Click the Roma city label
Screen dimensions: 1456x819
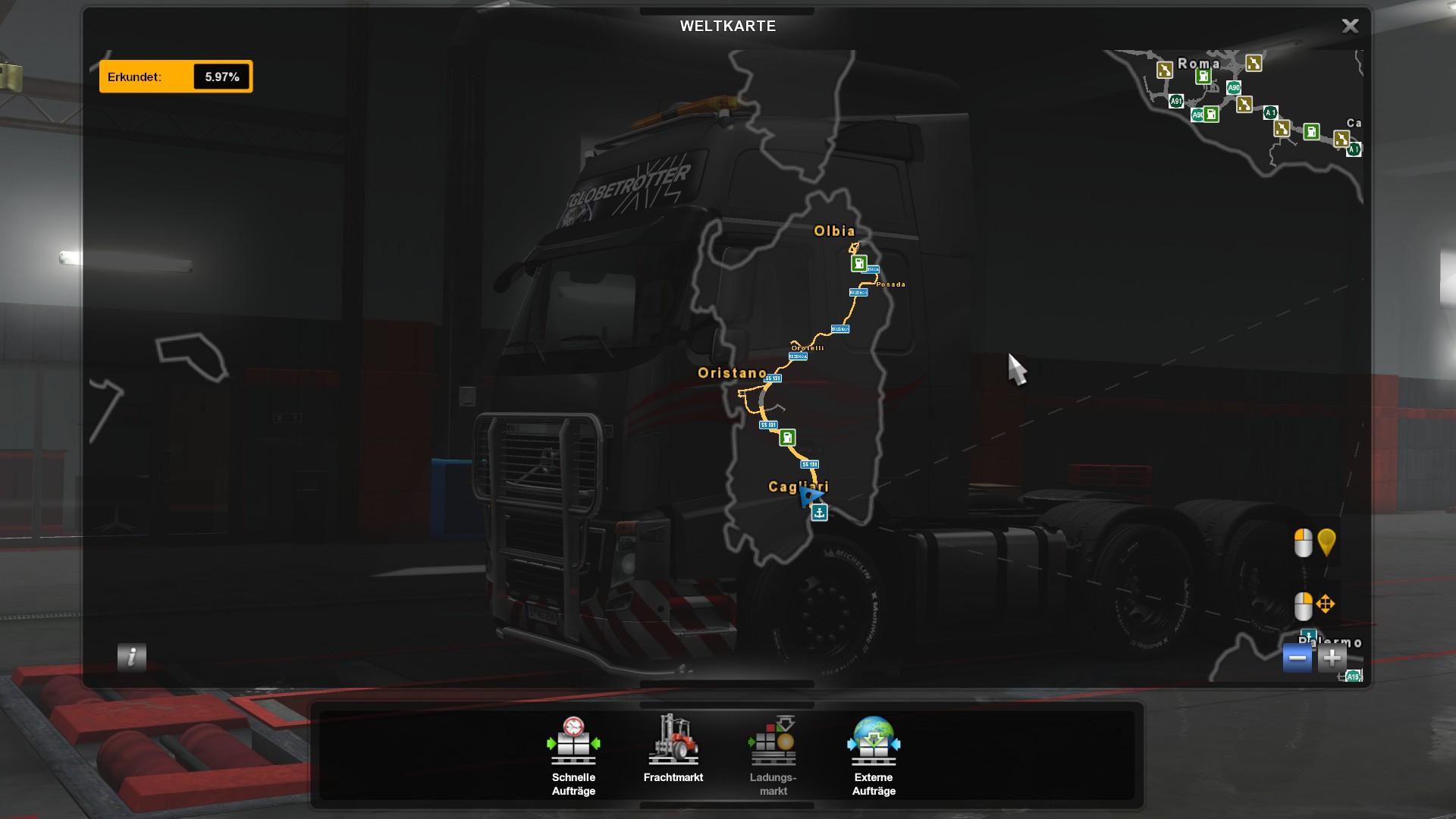click(1198, 64)
